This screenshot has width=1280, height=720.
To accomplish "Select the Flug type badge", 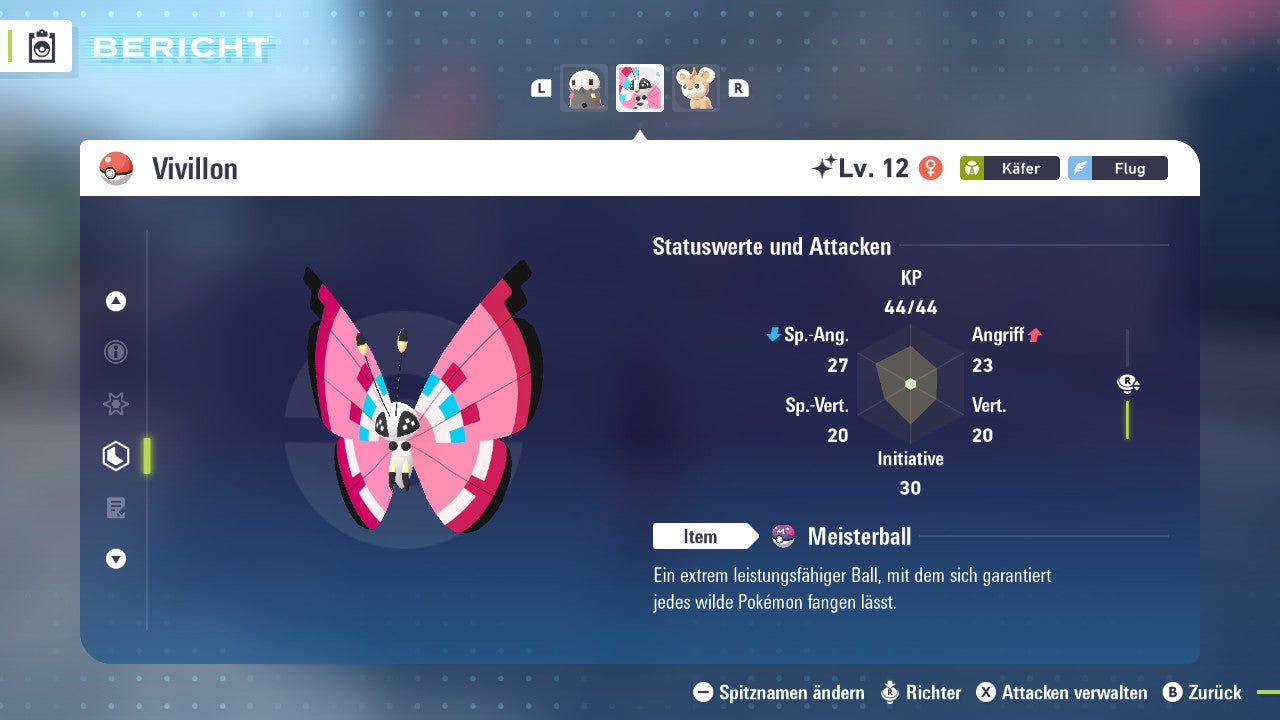I will pos(1118,168).
